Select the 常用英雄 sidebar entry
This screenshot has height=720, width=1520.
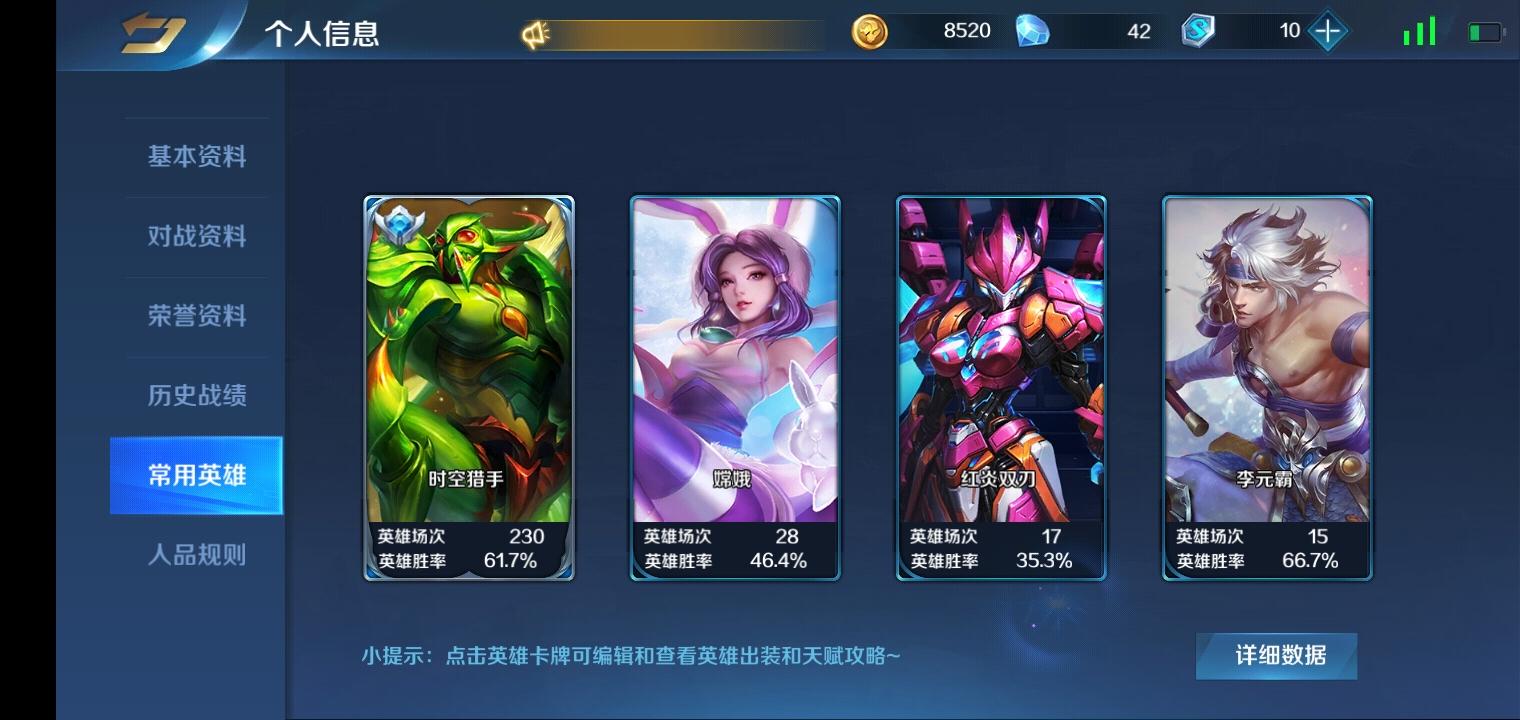[x=196, y=476]
